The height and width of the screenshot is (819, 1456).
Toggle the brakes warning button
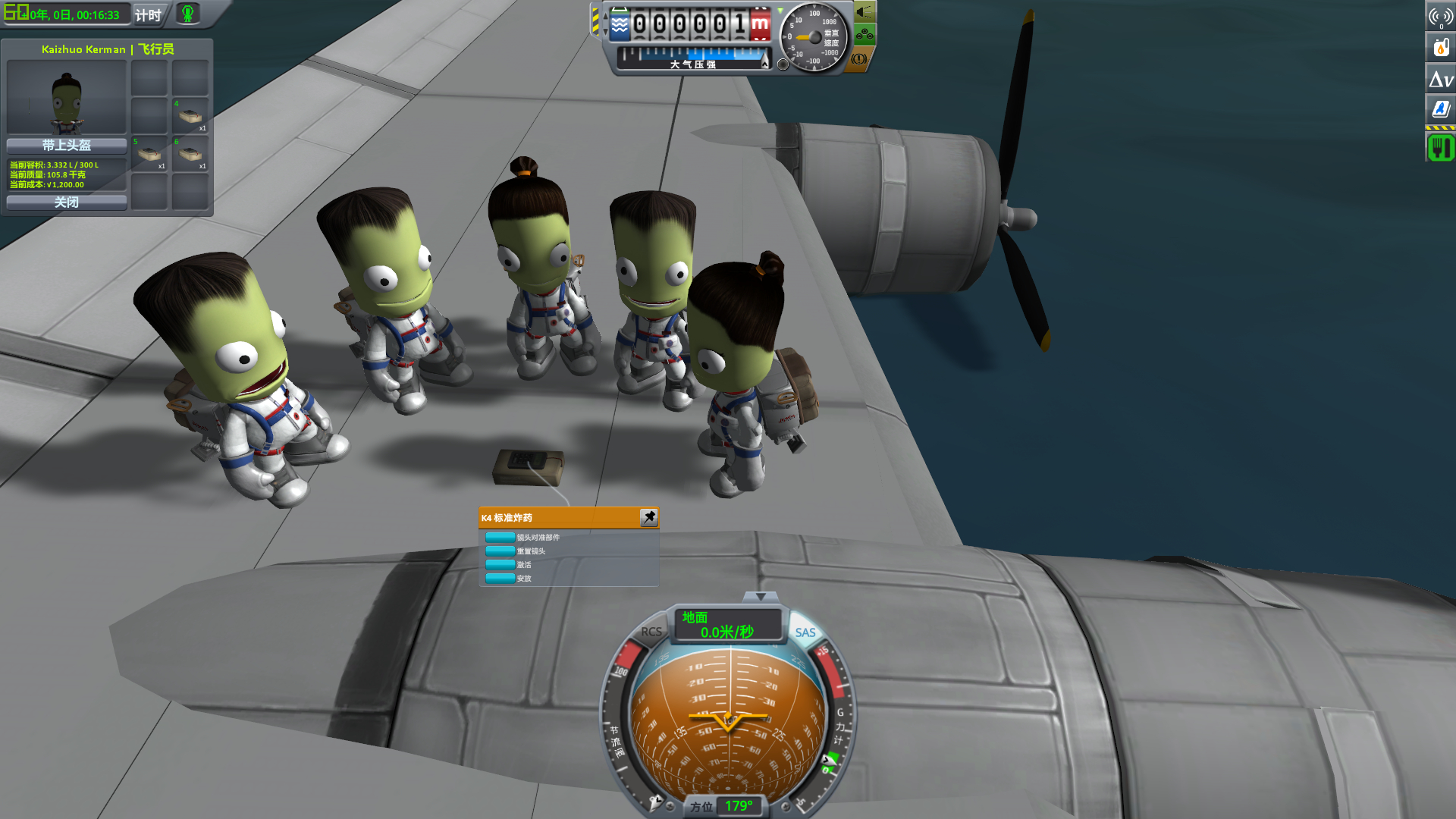click(859, 58)
